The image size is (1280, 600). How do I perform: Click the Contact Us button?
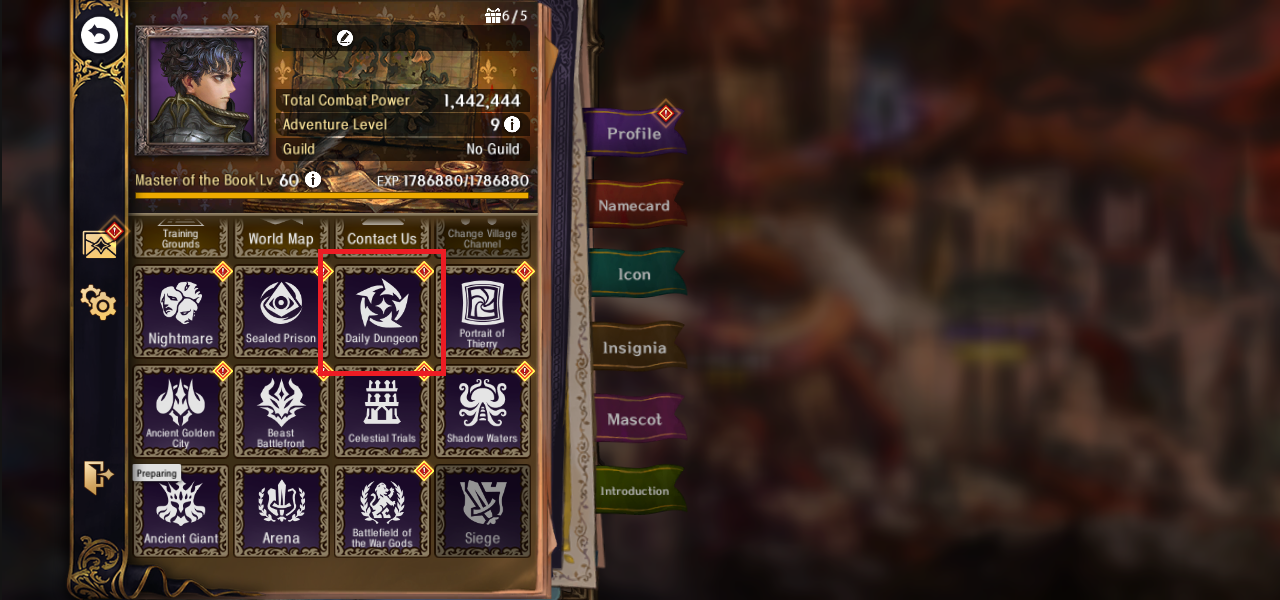[x=381, y=239]
